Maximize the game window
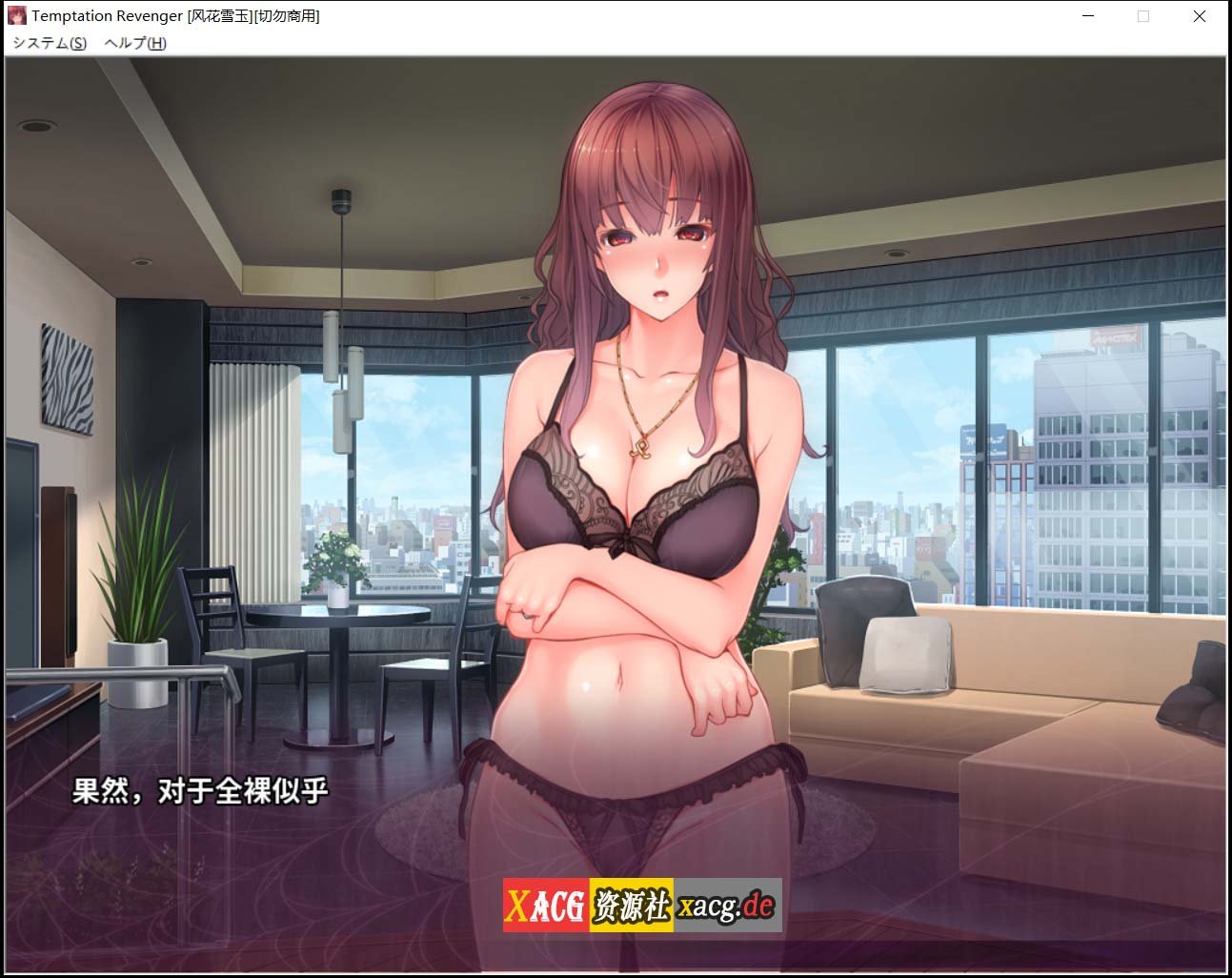 [x=1143, y=16]
